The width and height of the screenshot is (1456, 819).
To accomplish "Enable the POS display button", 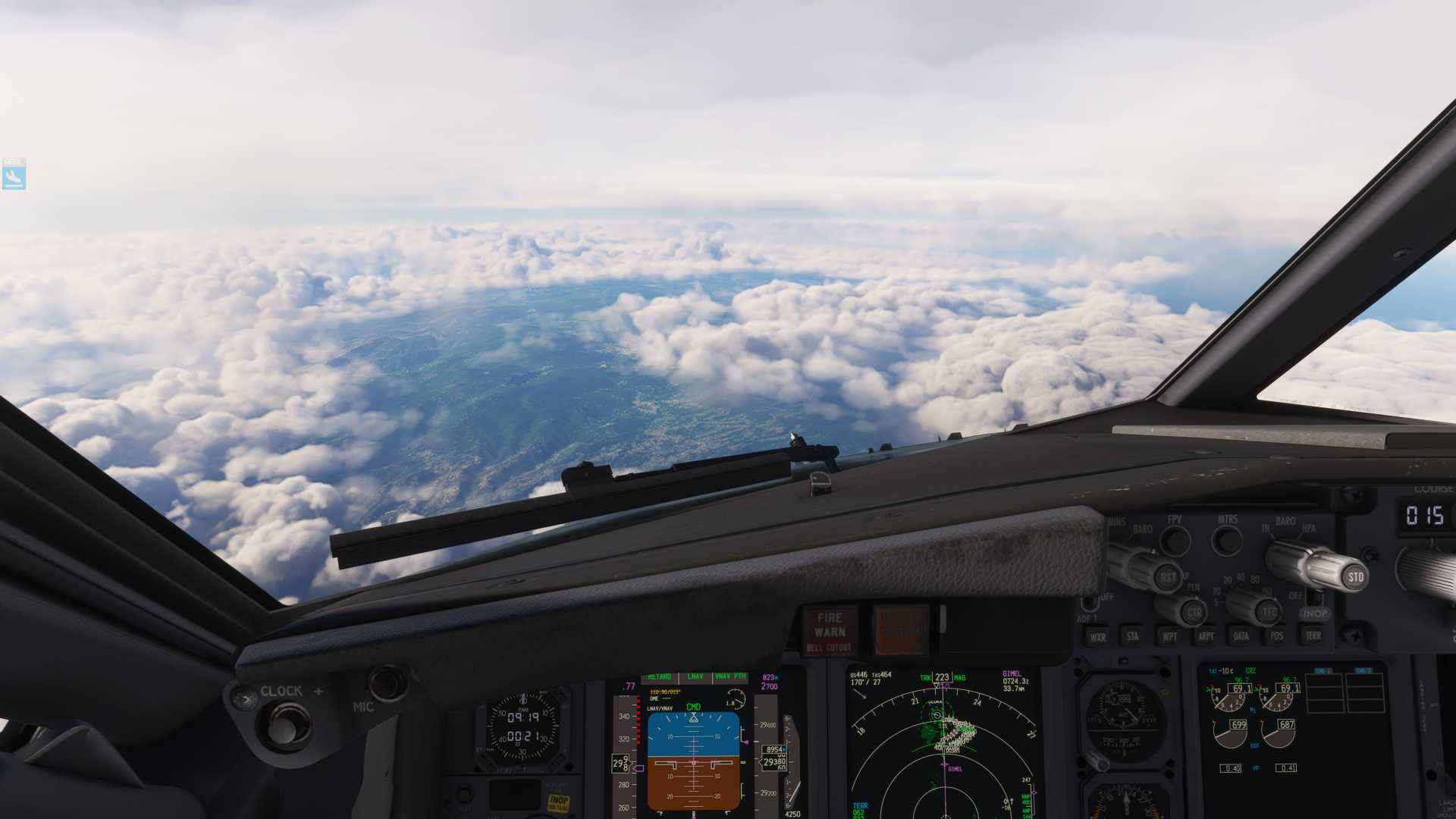I will [1277, 635].
